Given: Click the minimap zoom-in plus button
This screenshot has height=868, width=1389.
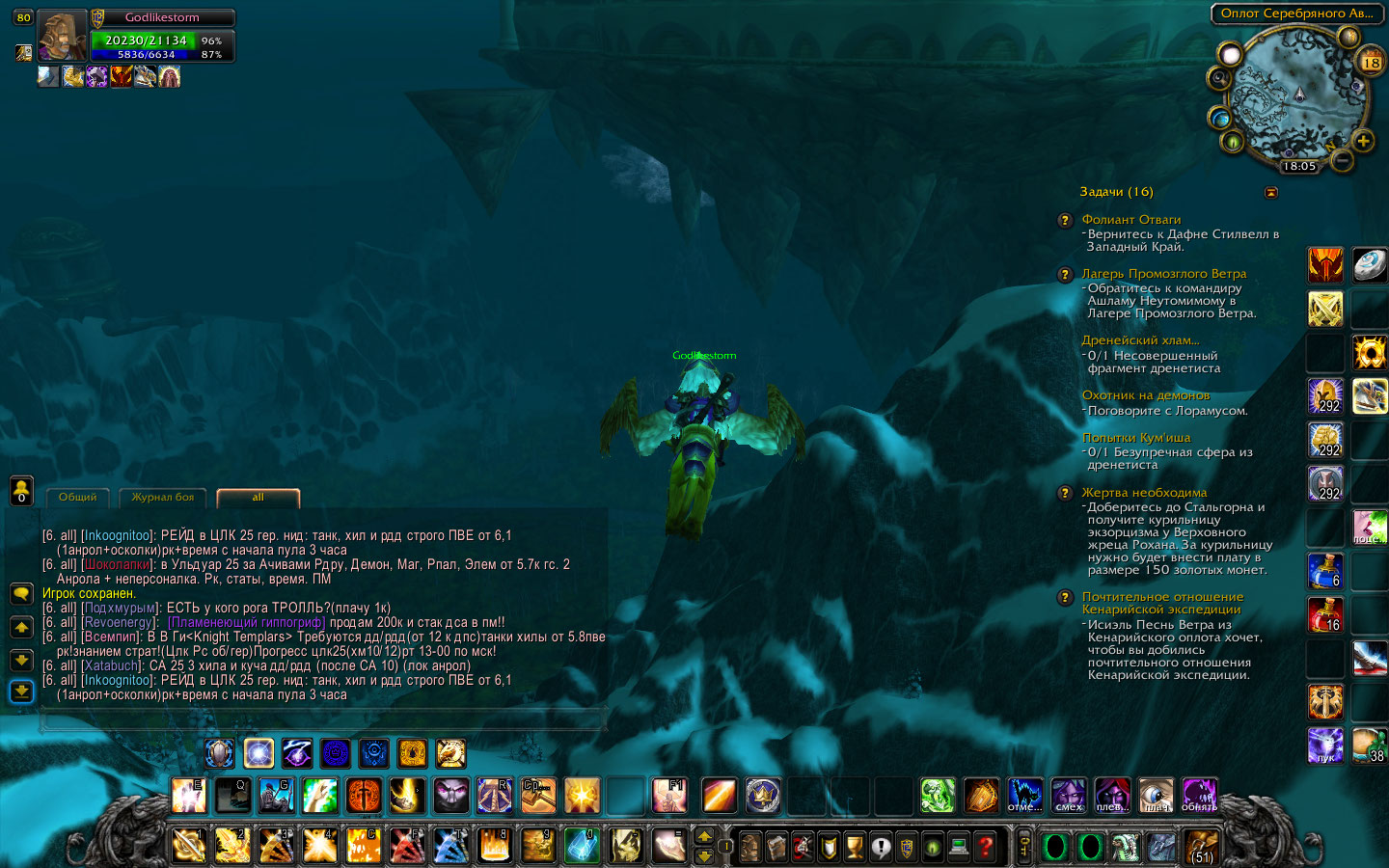Looking at the screenshot, I should click(1363, 142).
